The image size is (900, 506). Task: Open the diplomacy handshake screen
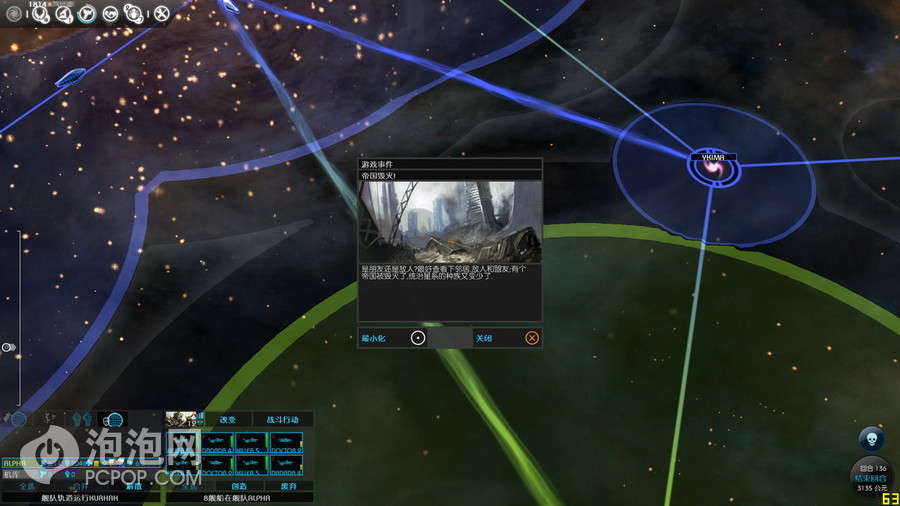point(110,14)
